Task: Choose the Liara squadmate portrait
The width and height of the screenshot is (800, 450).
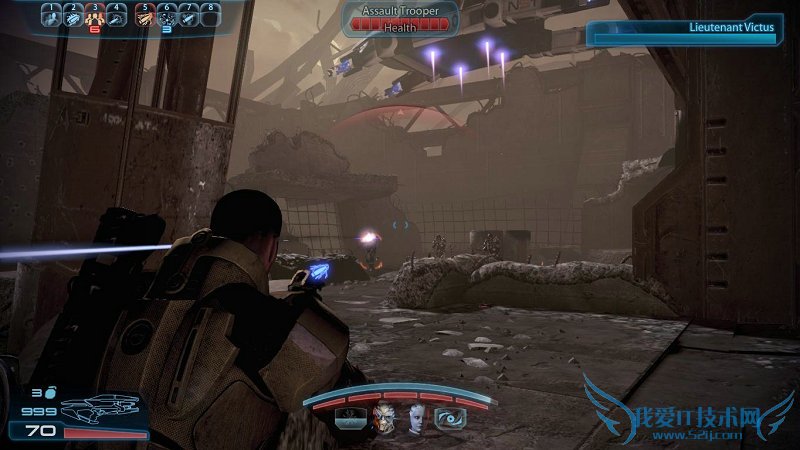Action: coord(415,419)
